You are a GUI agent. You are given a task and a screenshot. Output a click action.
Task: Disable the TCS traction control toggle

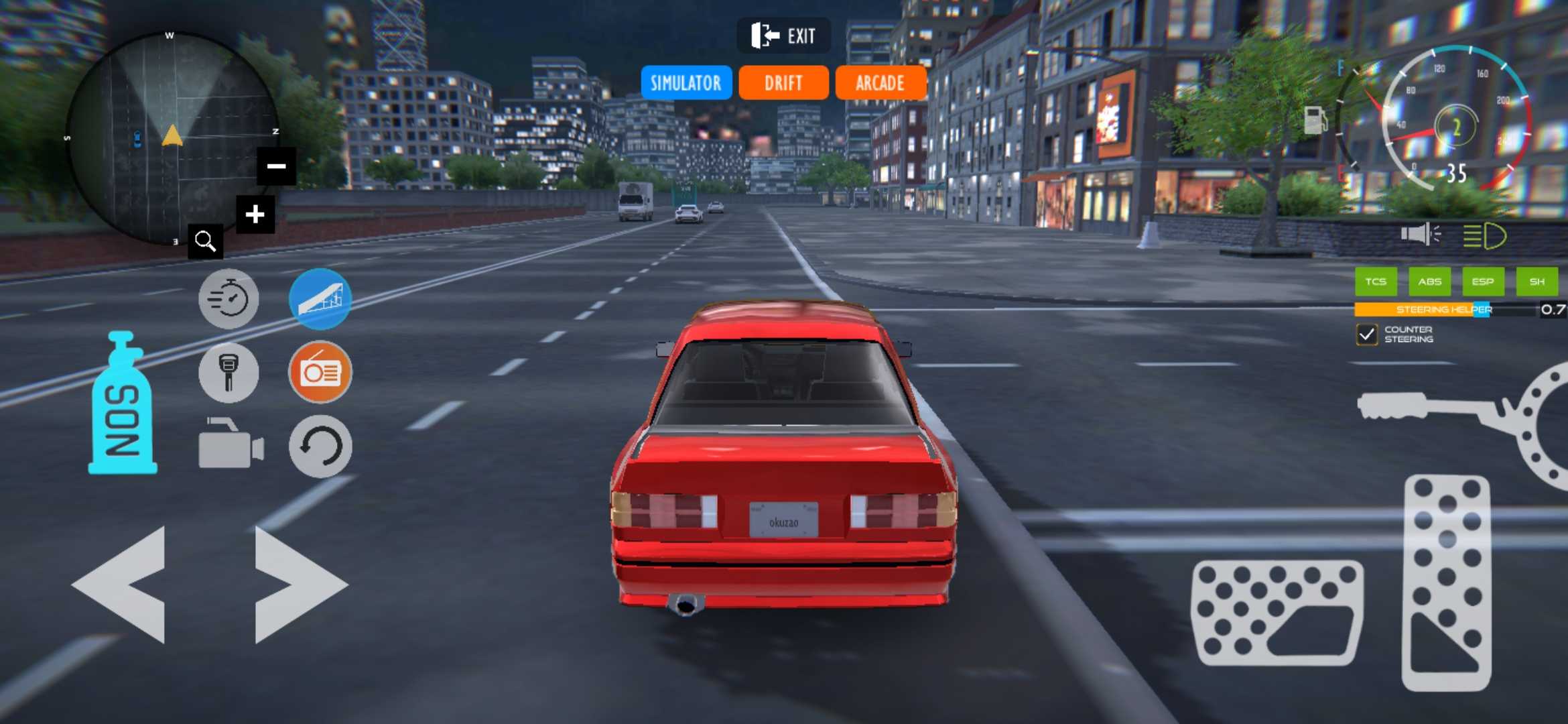(x=1376, y=282)
